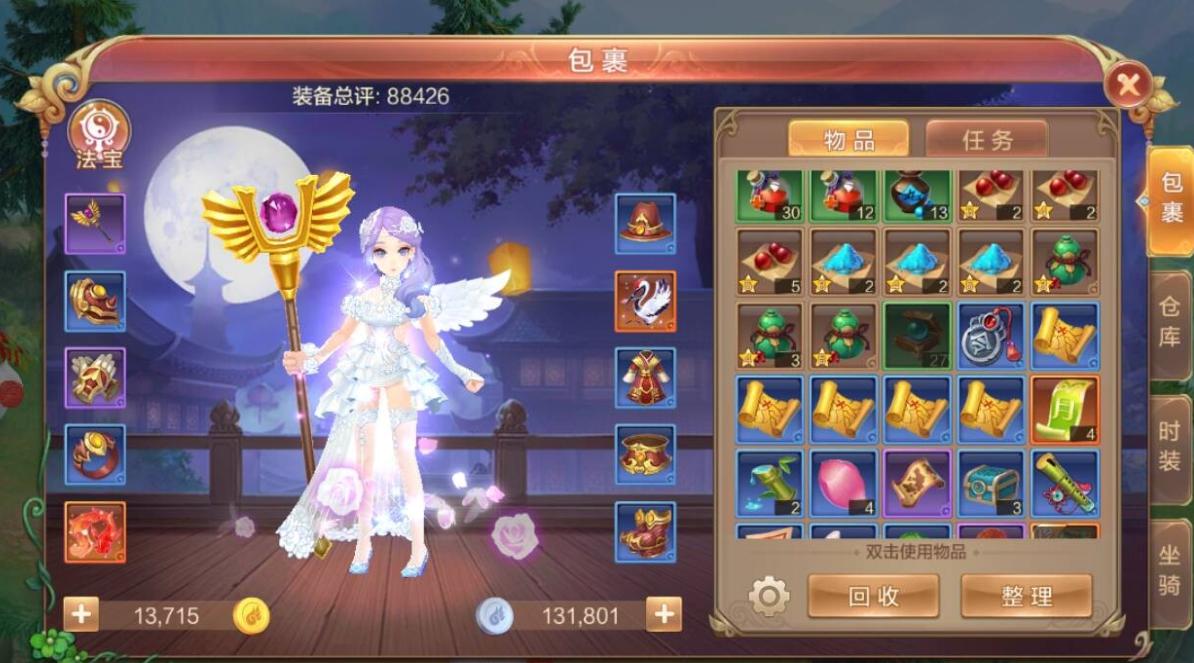
Task: Open the 时装 fashion side tab
Action: (1169, 446)
